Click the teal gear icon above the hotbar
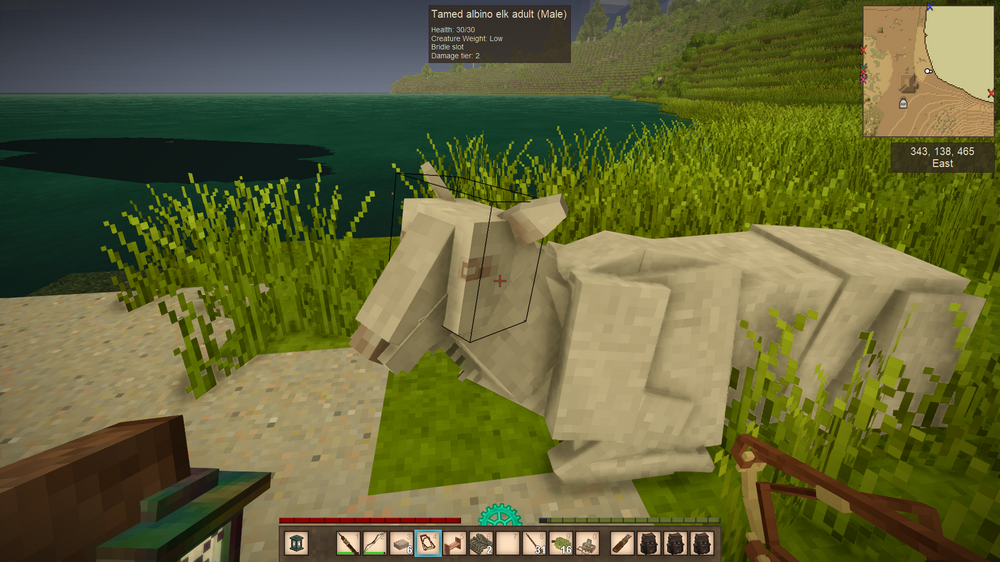Viewport: 1000px width, 562px height. (x=499, y=516)
